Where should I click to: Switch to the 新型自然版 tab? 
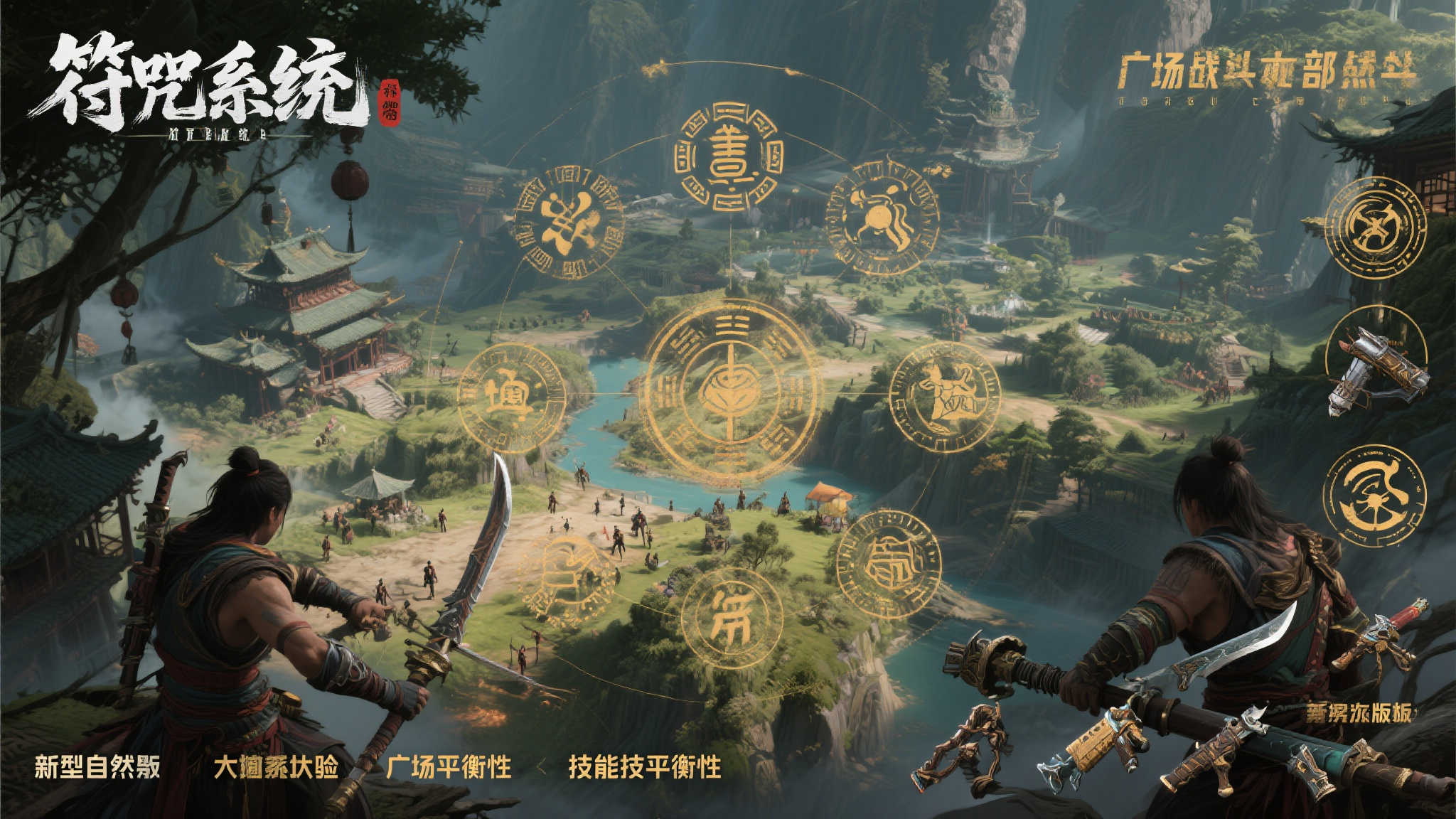97,768
